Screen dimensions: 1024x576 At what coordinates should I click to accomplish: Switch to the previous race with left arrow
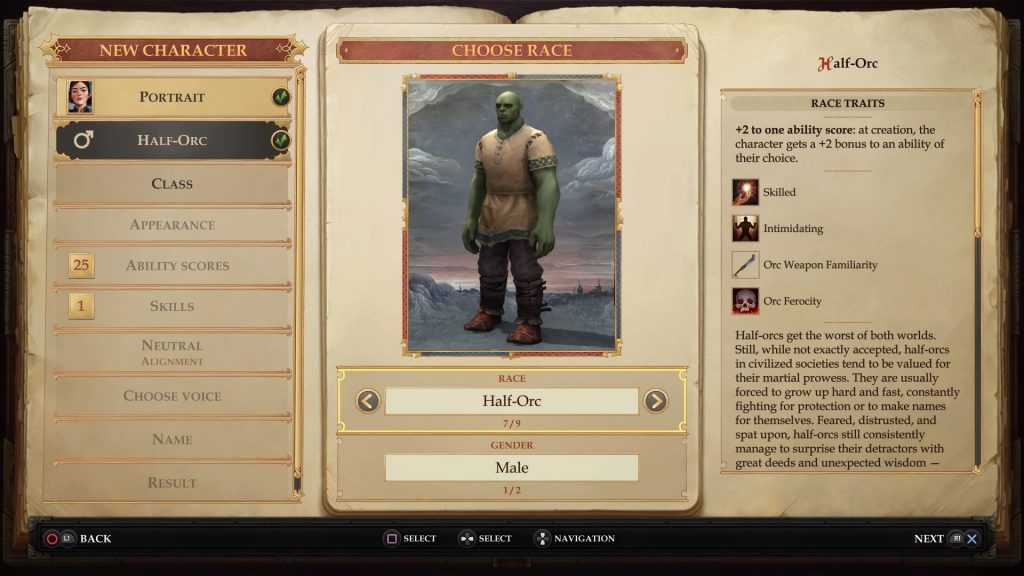point(368,401)
